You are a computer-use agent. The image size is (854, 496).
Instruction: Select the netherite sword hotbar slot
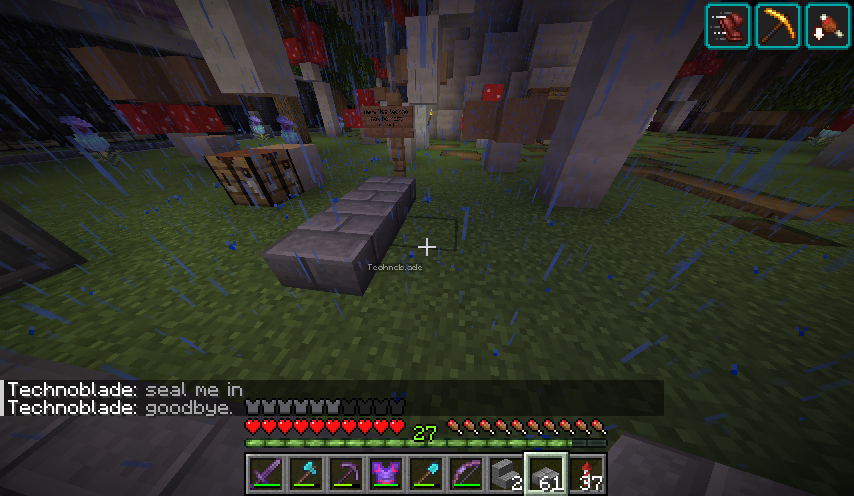(x=267, y=473)
